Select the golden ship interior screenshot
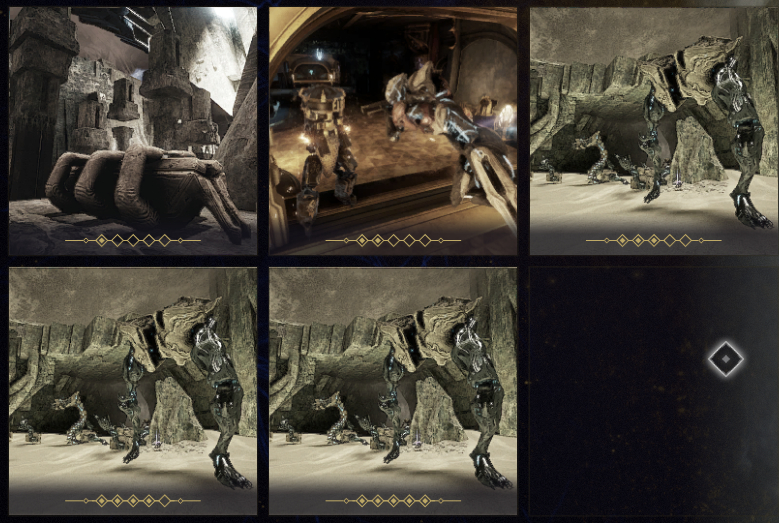Viewport: 779px width, 523px height. 392,130
